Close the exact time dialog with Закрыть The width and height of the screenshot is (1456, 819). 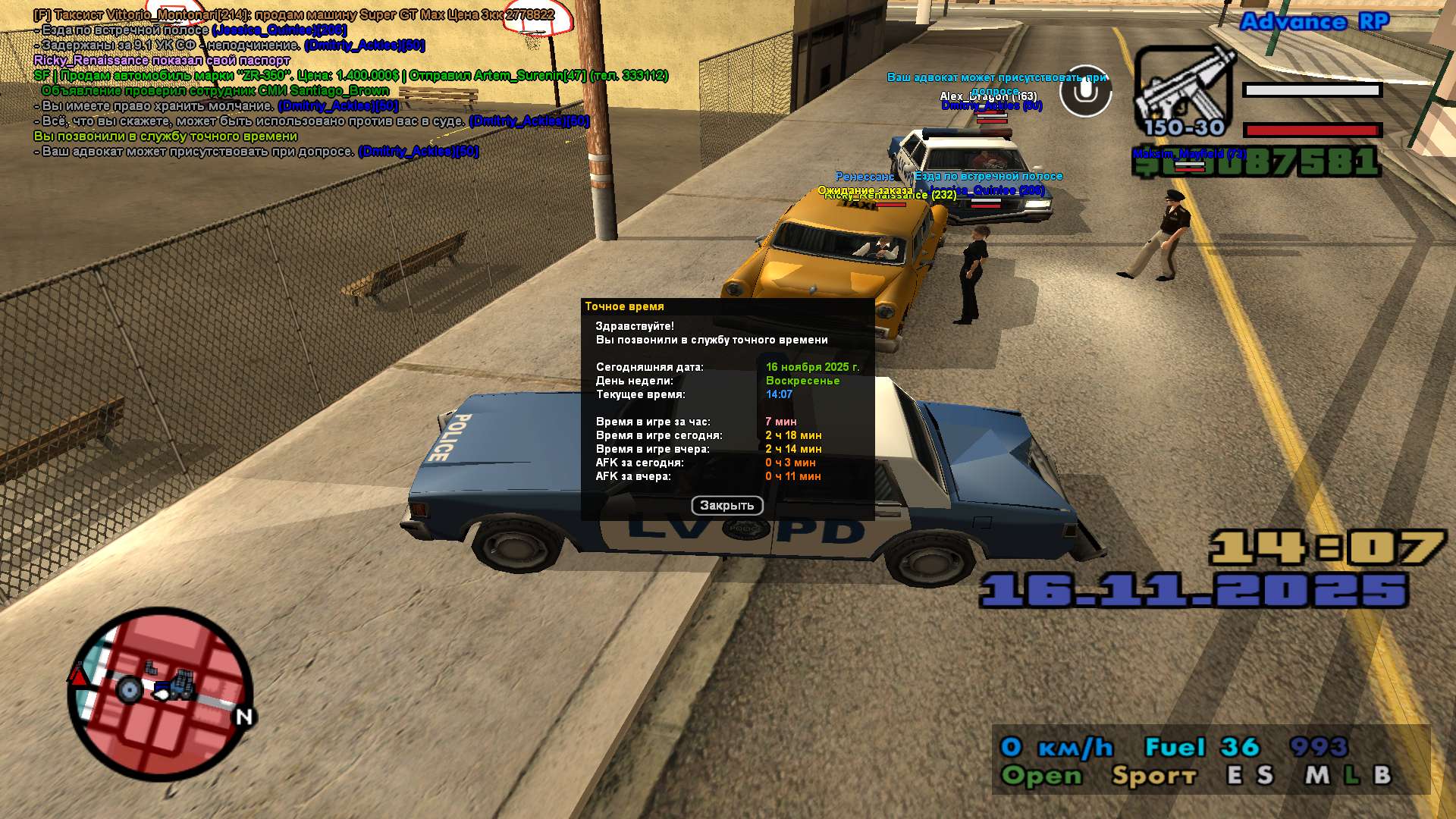(x=726, y=505)
